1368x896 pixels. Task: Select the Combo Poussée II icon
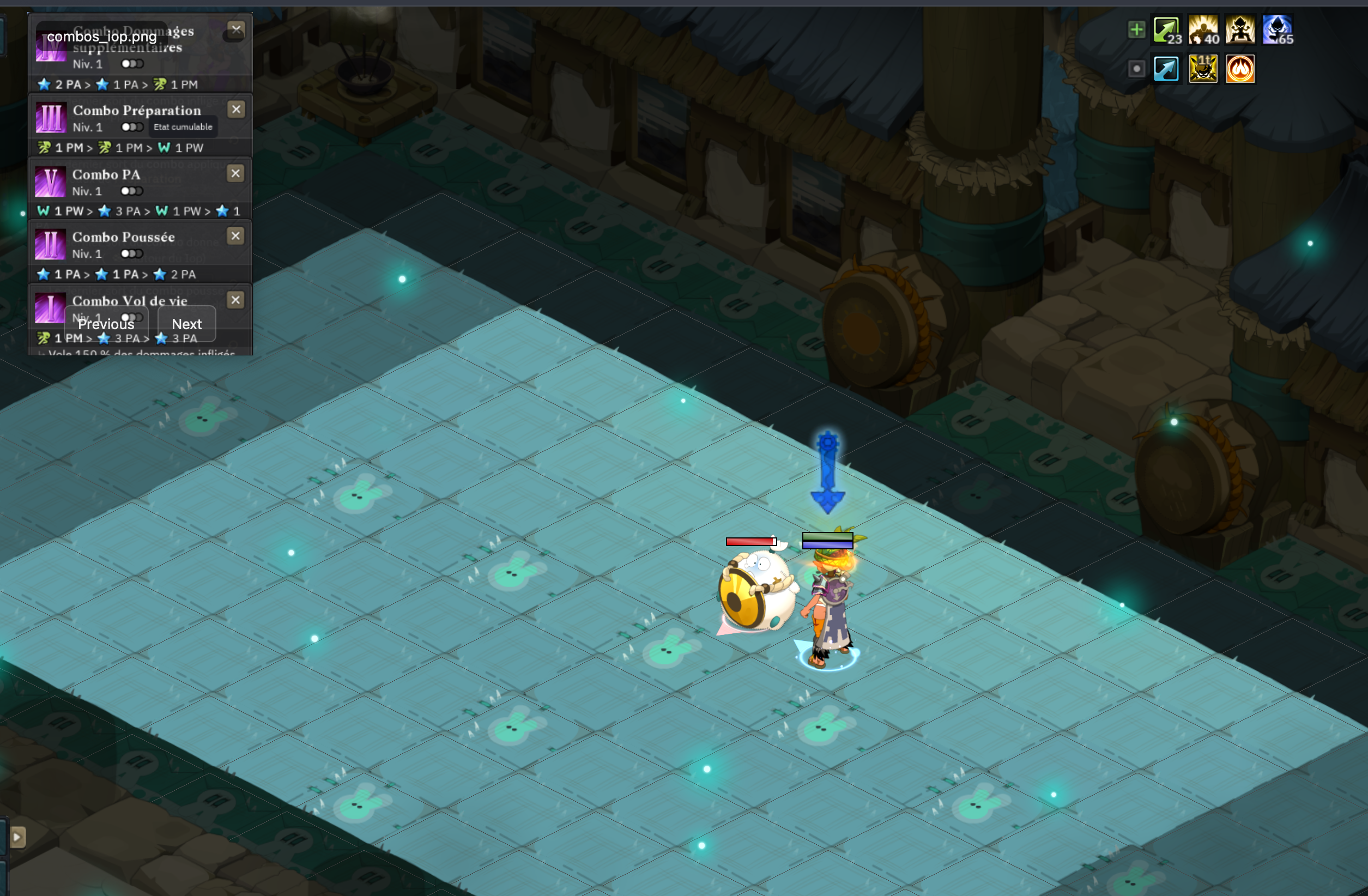(51, 245)
